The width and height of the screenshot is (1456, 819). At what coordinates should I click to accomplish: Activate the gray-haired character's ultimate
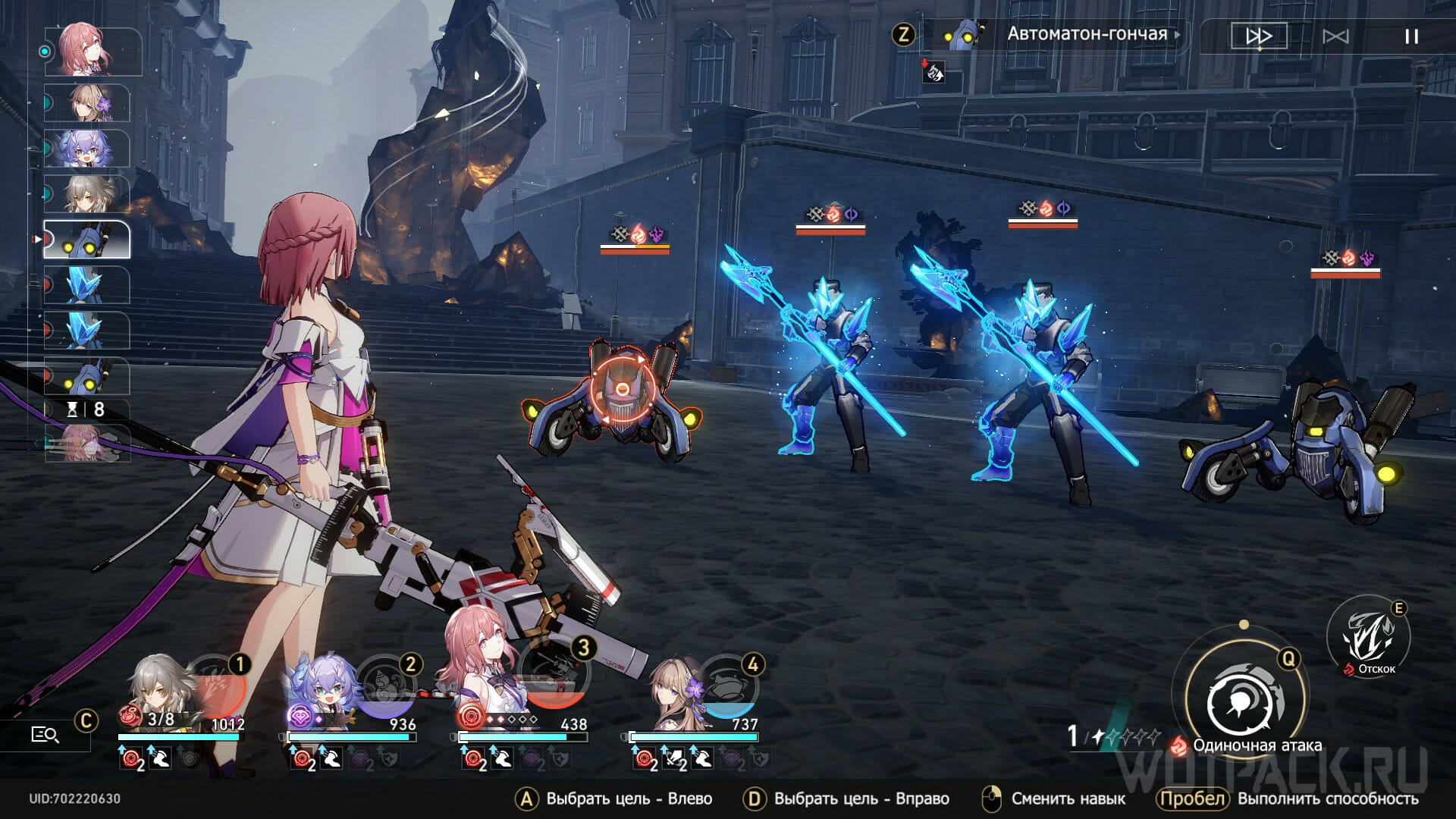pyautogui.click(x=215, y=679)
